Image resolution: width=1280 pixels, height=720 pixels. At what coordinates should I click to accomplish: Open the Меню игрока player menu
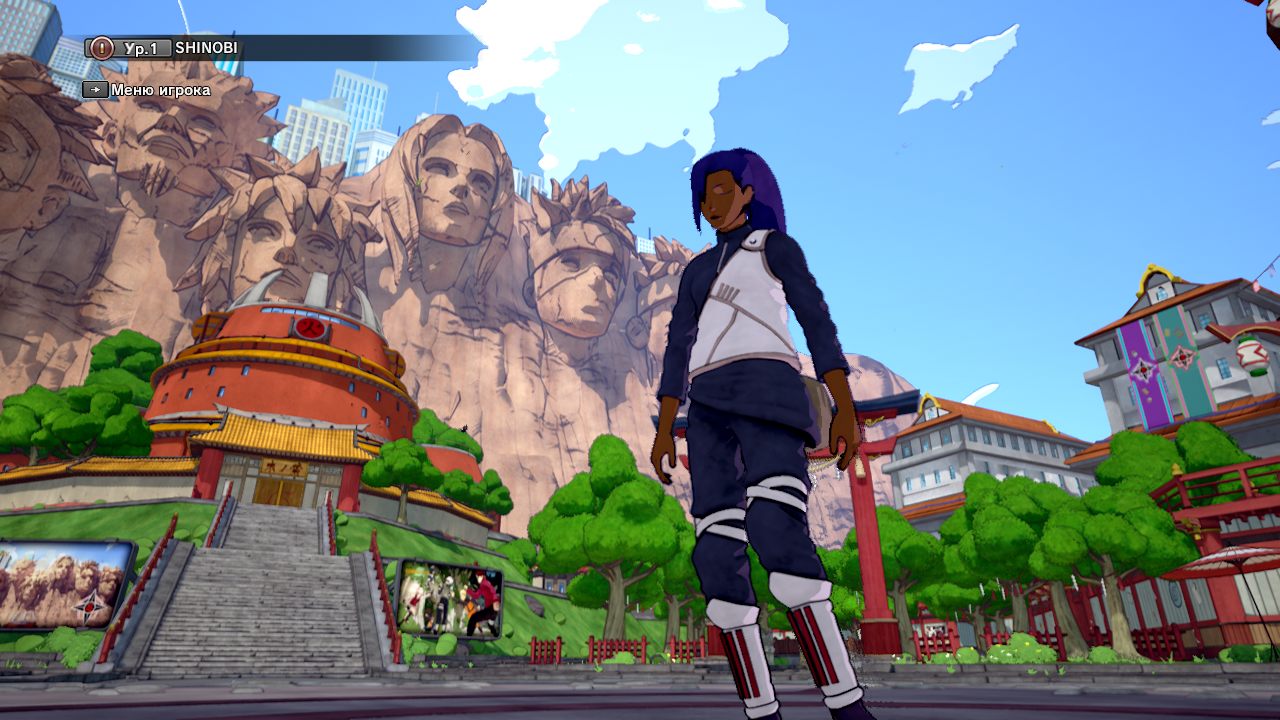tap(148, 90)
